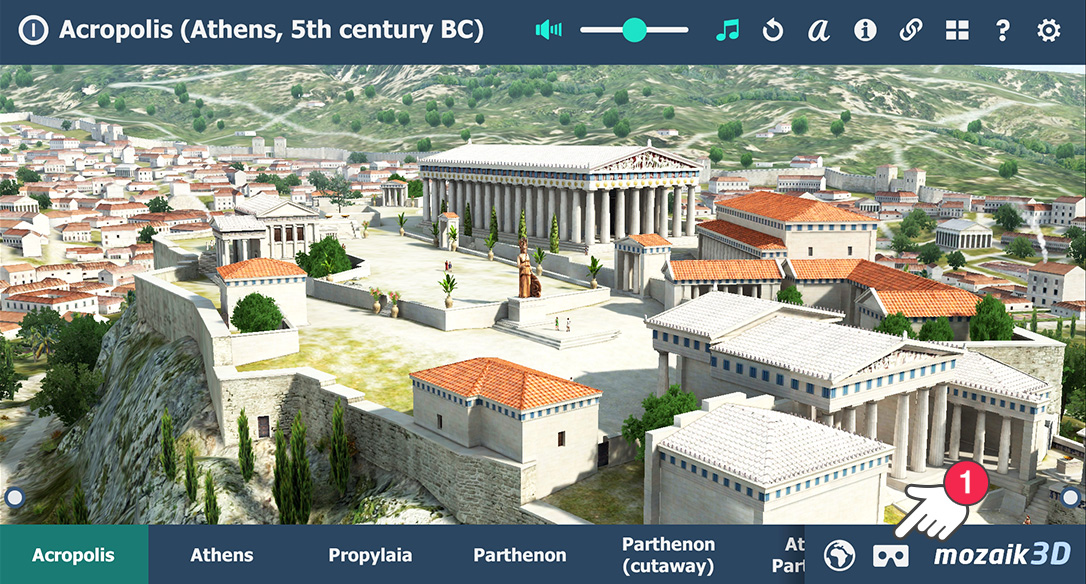Open the link sharing icon
This screenshot has height=584, width=1086.
pyautogui.click(x=911, y=30)
